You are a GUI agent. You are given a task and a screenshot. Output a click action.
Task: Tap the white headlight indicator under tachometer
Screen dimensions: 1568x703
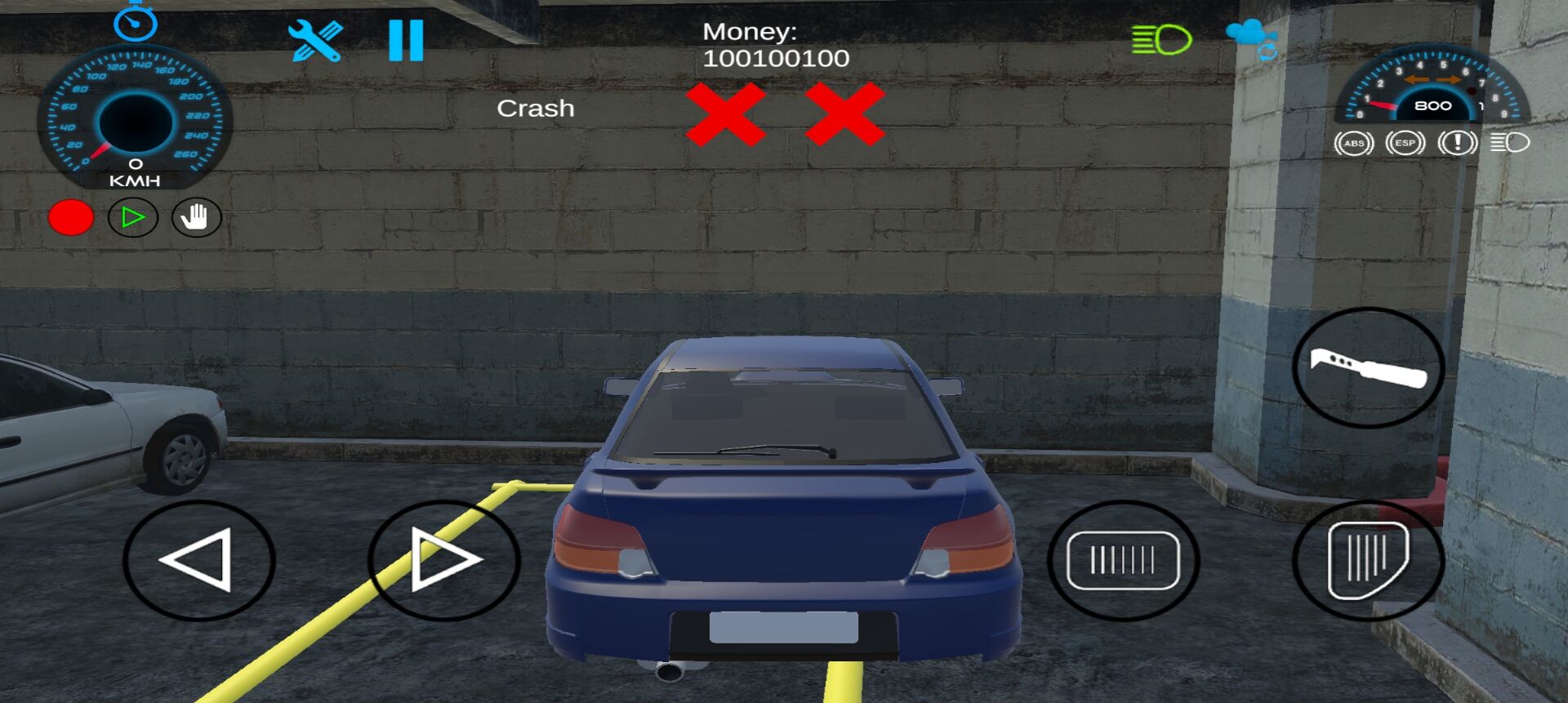(1509, 144)
